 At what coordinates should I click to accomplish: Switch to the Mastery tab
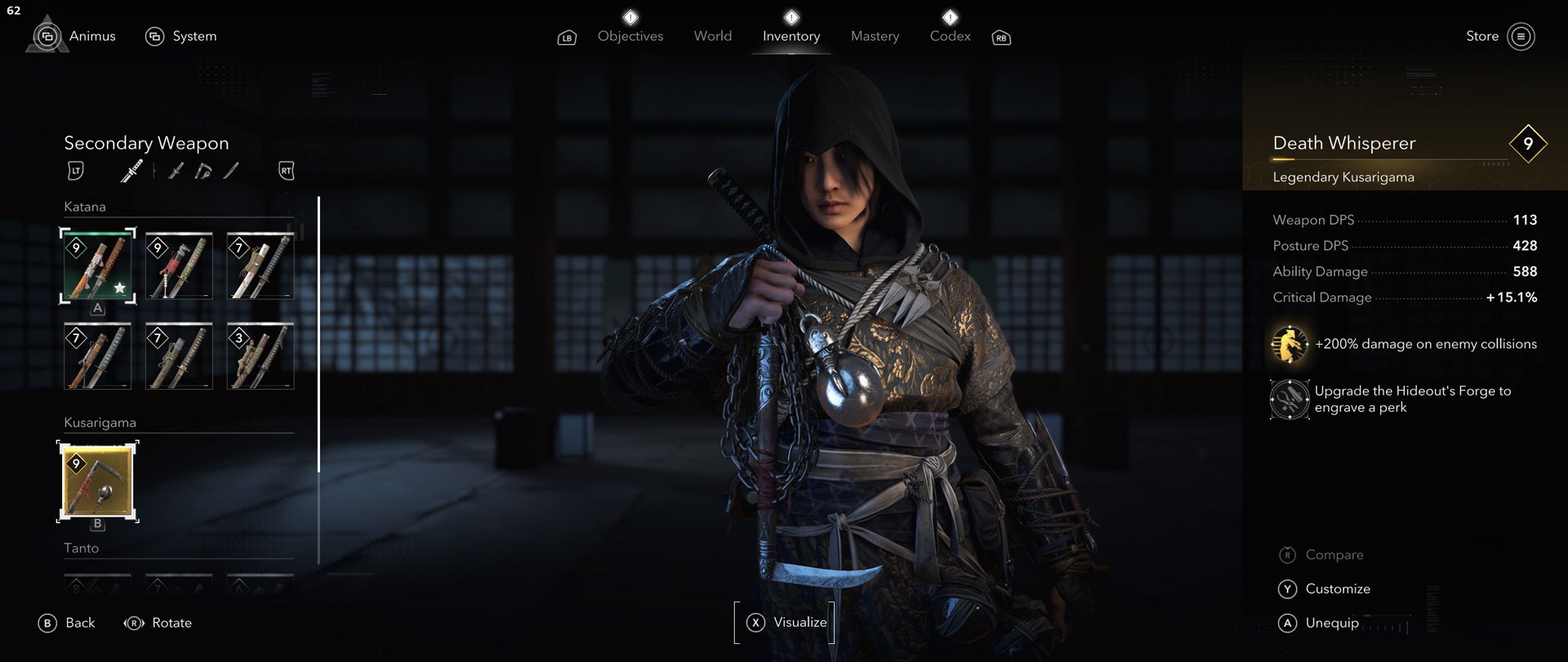click(874, 36)
